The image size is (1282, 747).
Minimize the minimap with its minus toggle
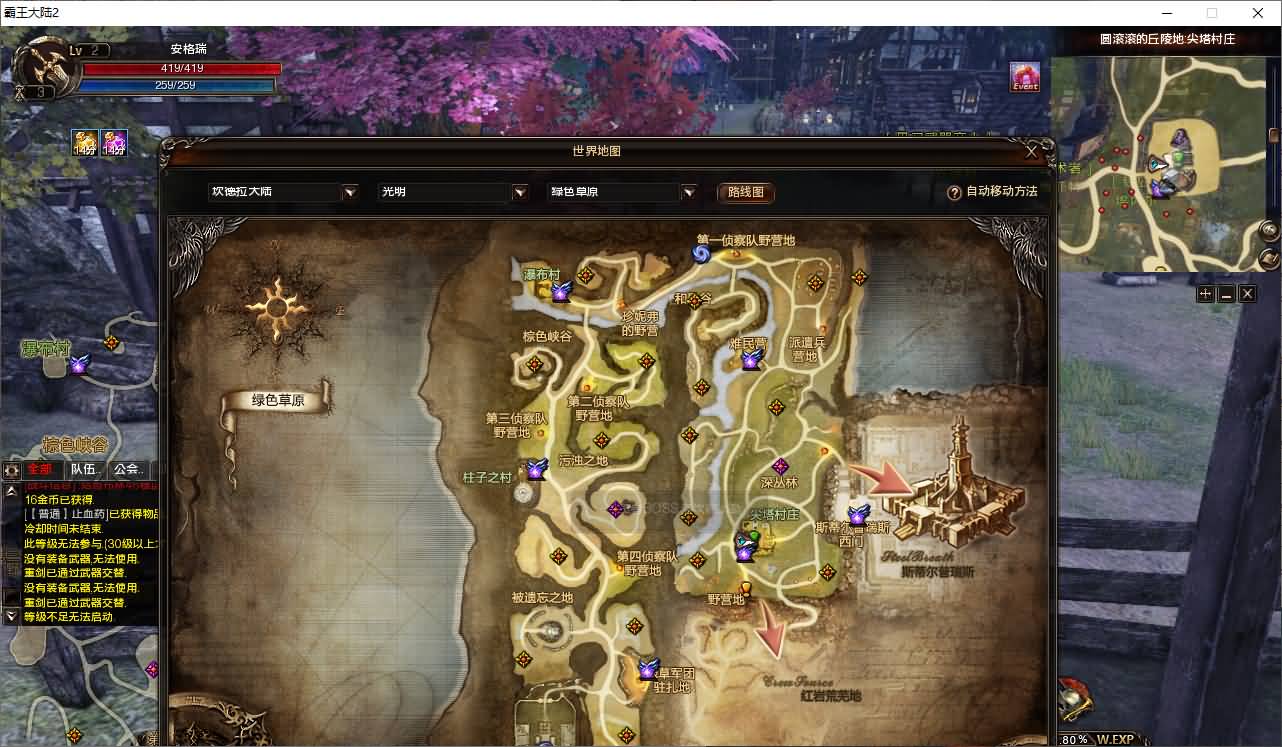click(x=1224, y=293)
